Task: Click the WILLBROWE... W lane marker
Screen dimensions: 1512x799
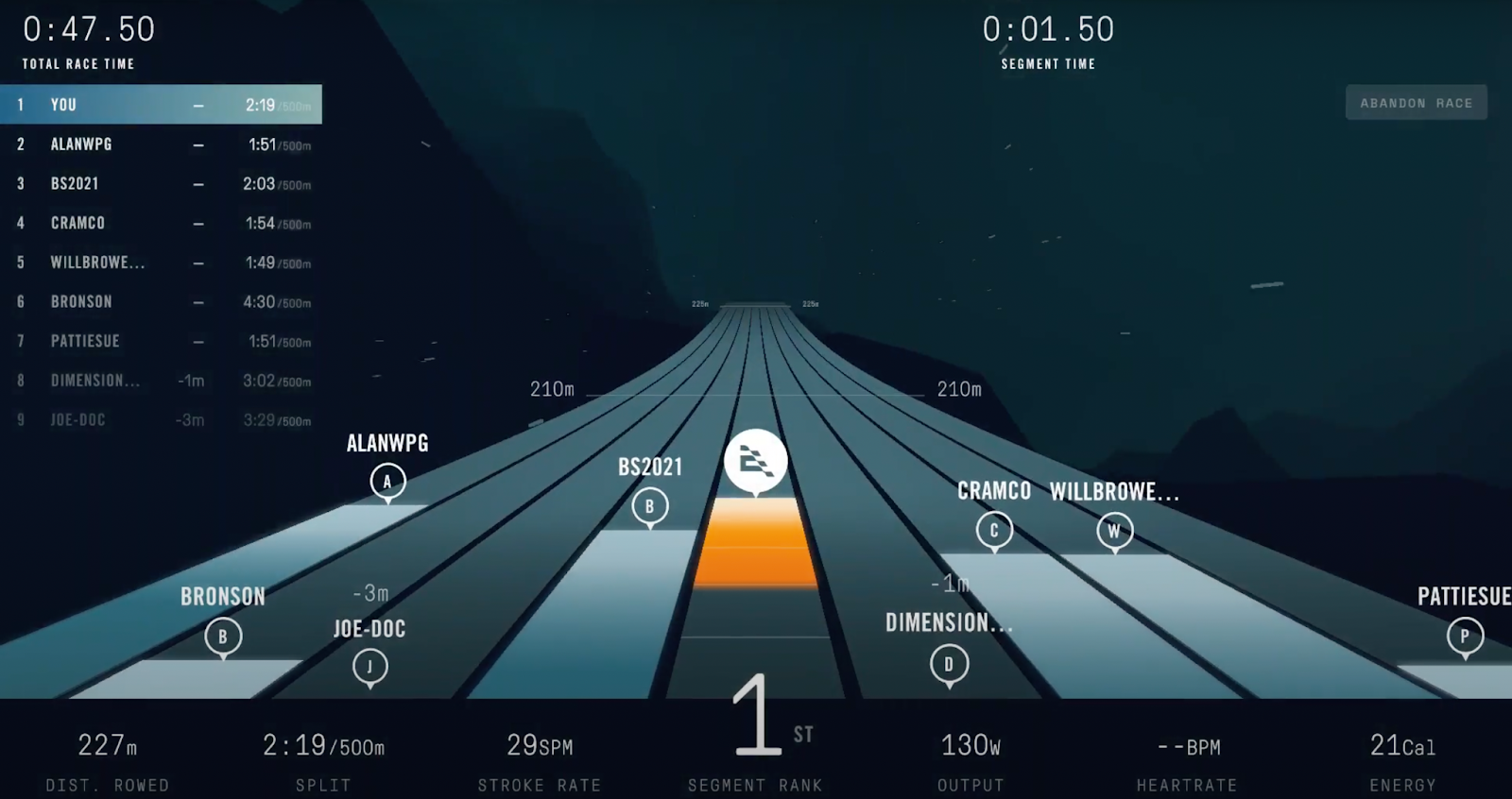Action: click(x=1114, y=531)
